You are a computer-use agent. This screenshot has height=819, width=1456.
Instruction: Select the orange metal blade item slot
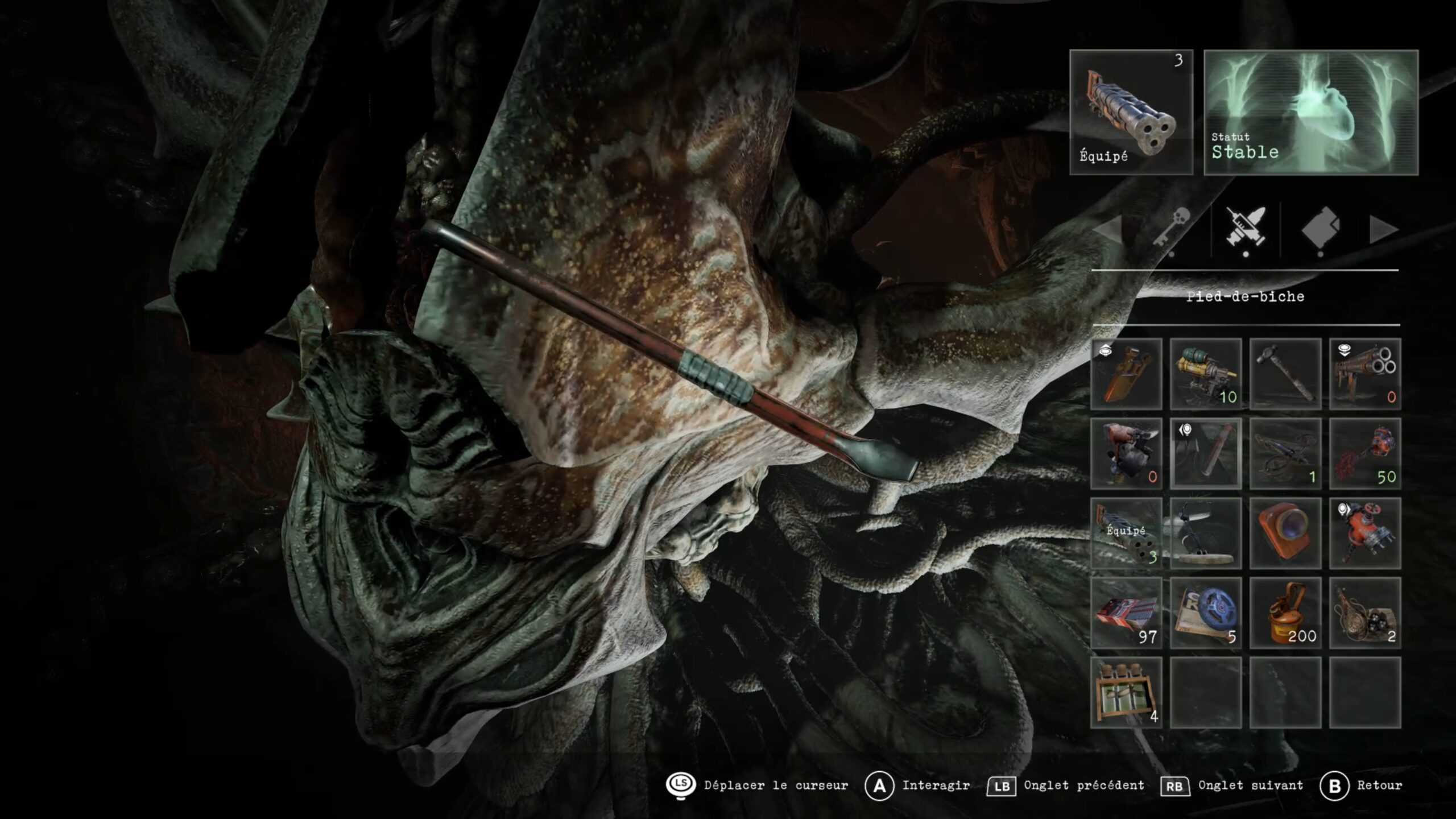(x=1126, y=374)
